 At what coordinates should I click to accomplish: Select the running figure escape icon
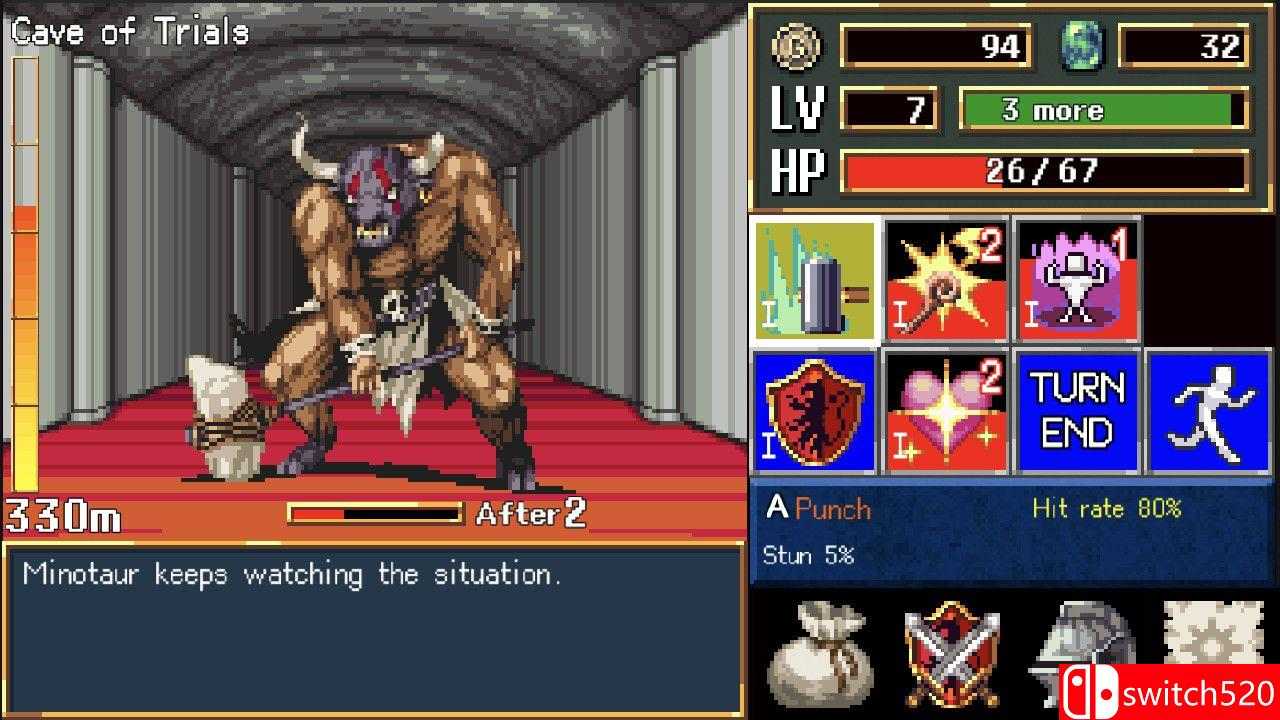[1211, 412]
